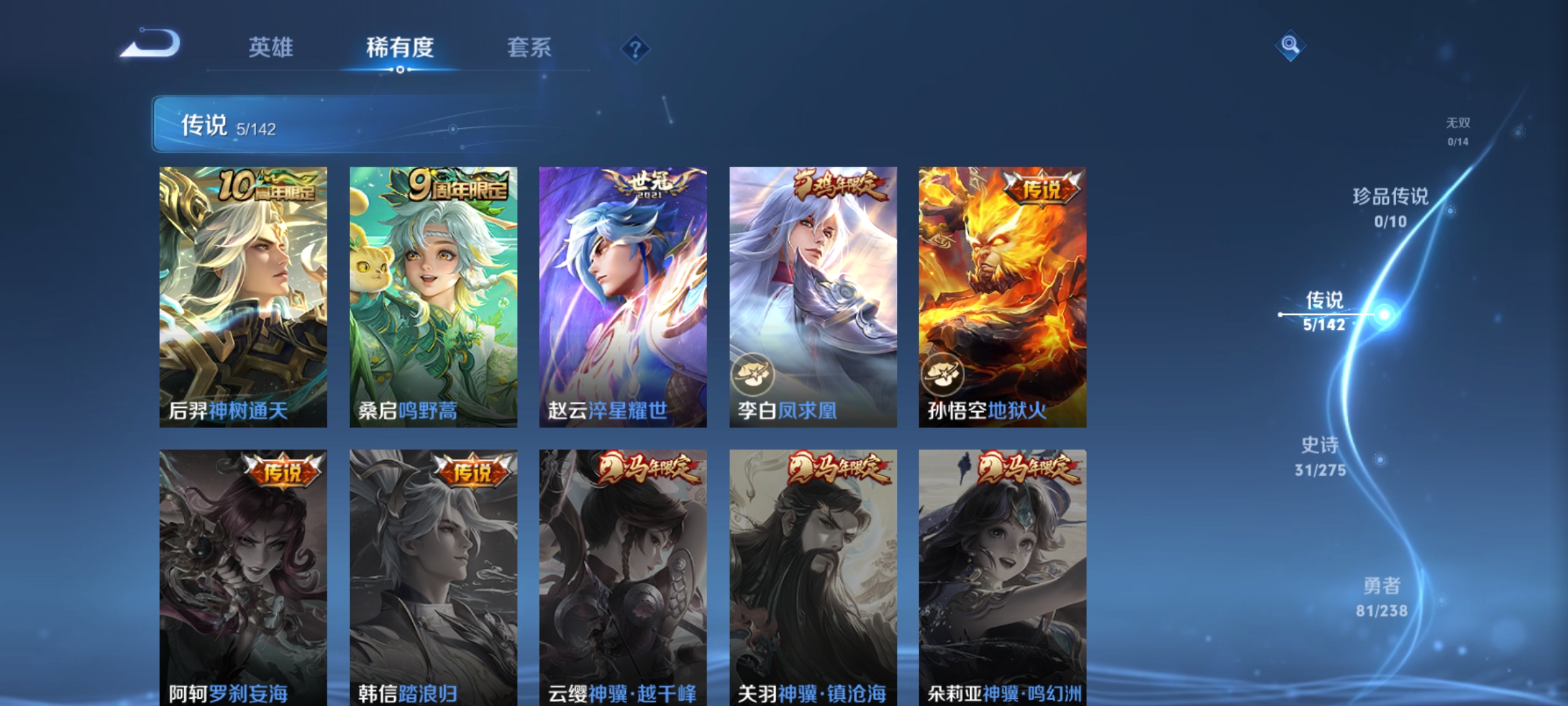The height and width of the screenshot is (706, 1568).
Task: Click the 世冠2021 emblem on 赵云 skin
Action: pos(650,184)
